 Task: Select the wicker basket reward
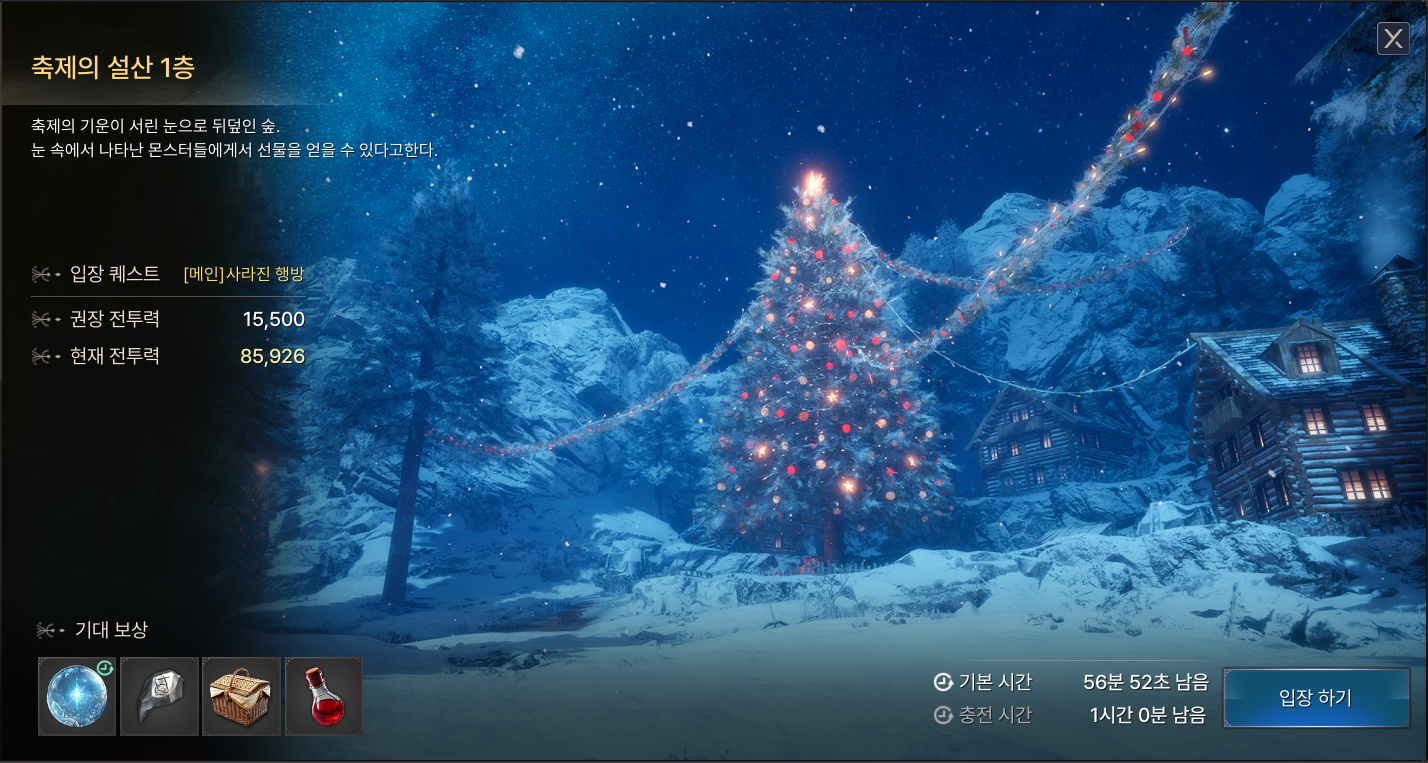click(x=241, y=696)
